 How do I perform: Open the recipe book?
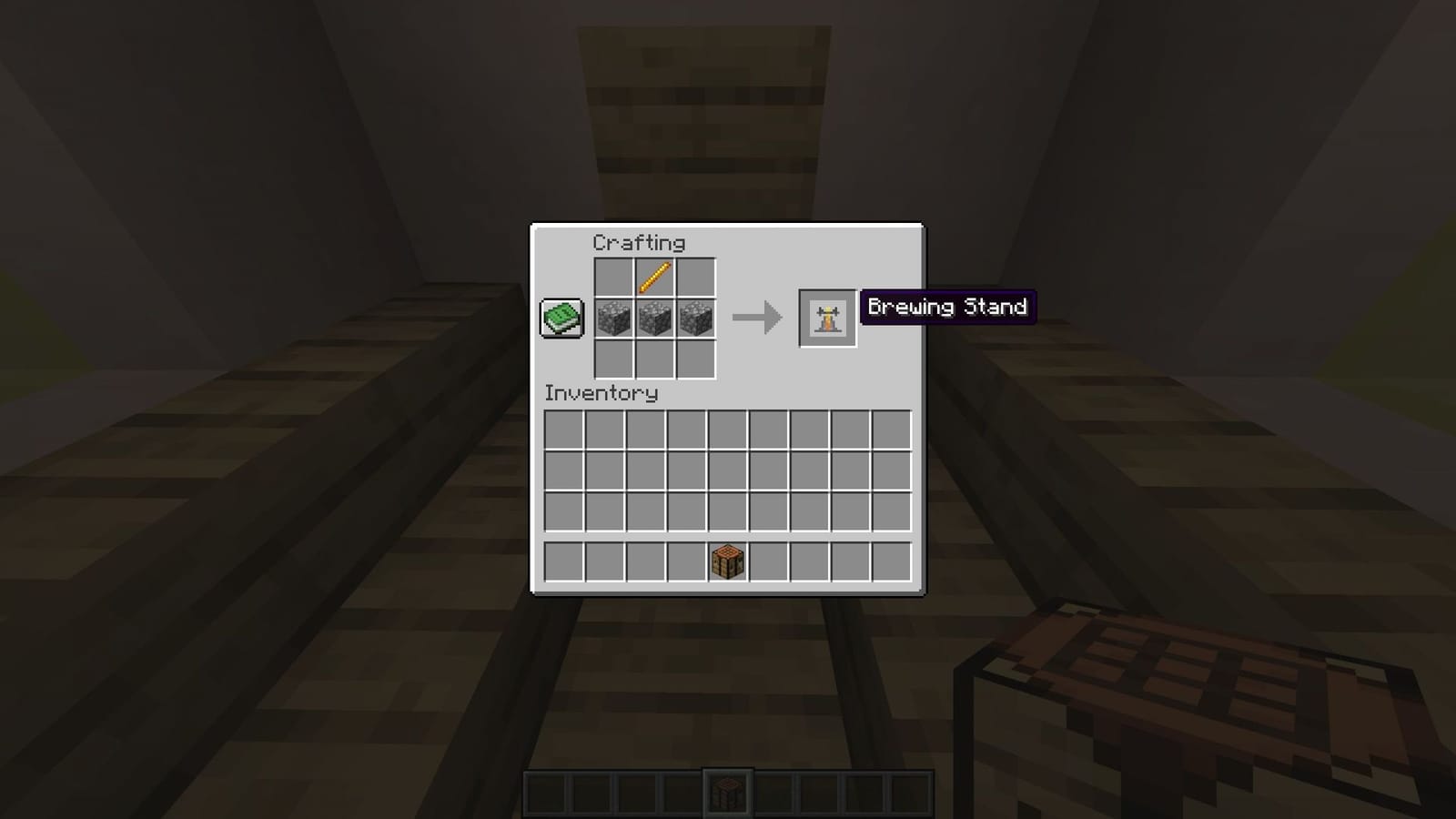pyautogui.click(x=561, y=319)
